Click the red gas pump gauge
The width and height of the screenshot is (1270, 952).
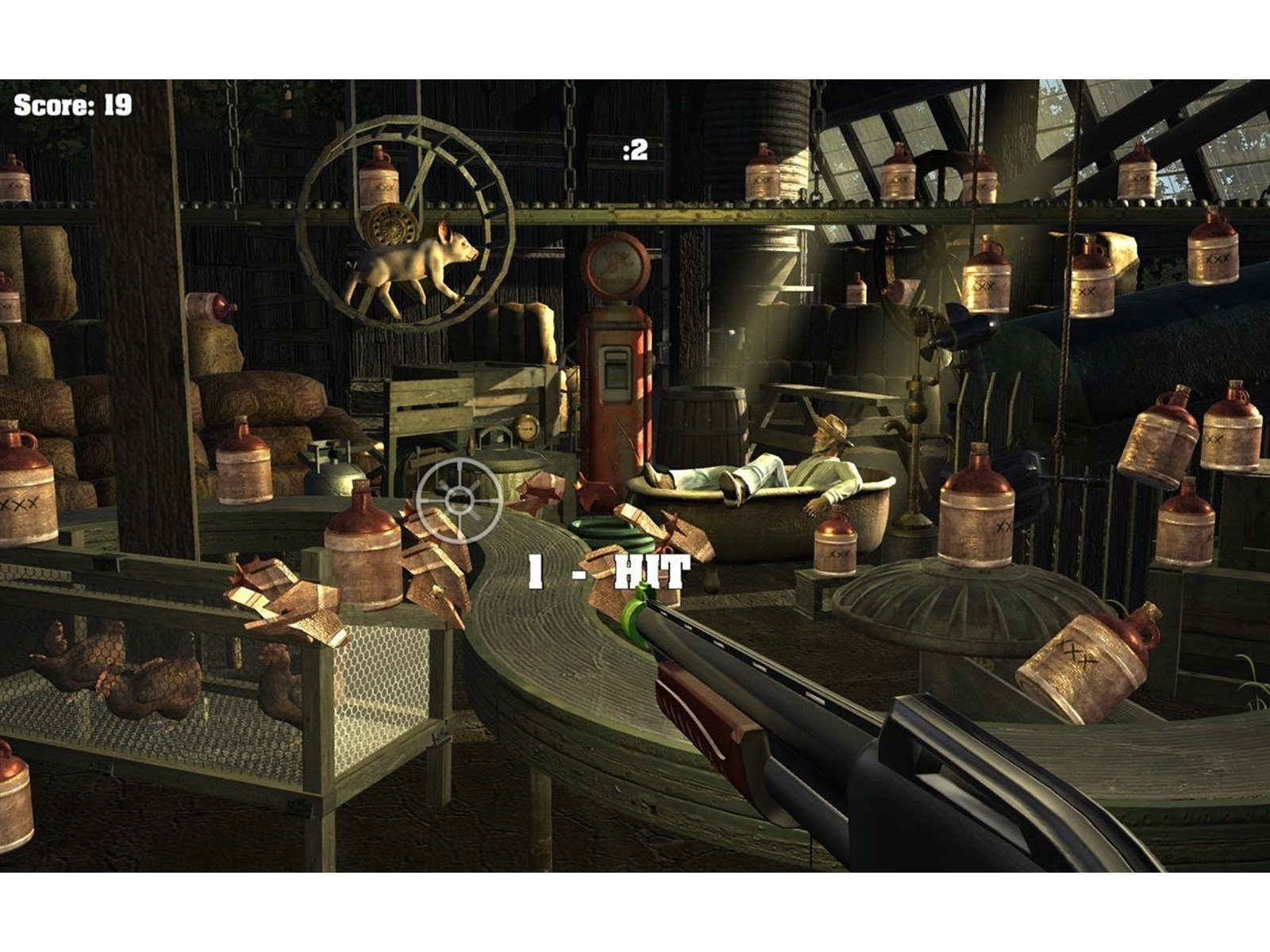pos(615,266)
